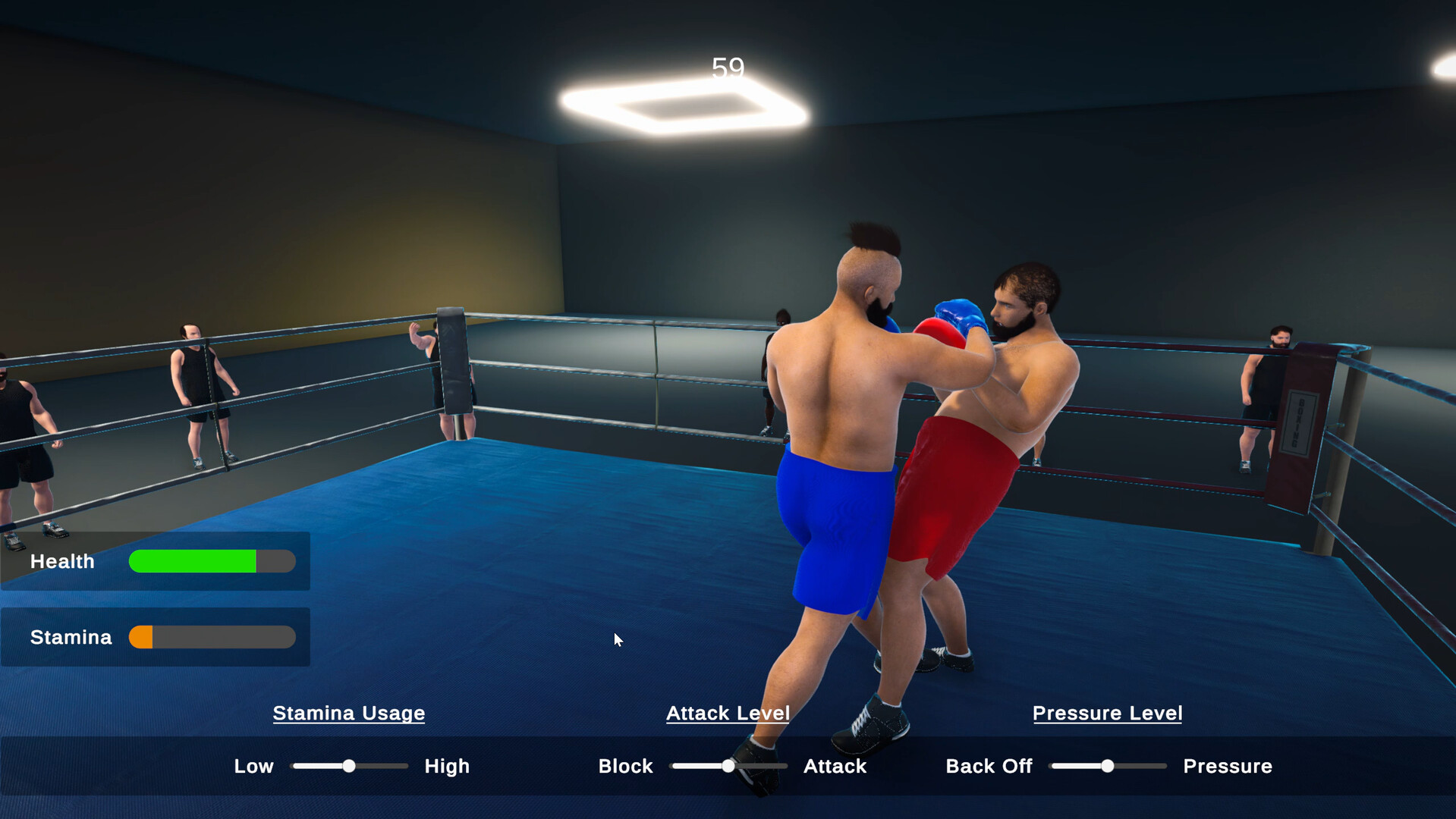Click the orange Stamina fill segment

coord(141,637)
